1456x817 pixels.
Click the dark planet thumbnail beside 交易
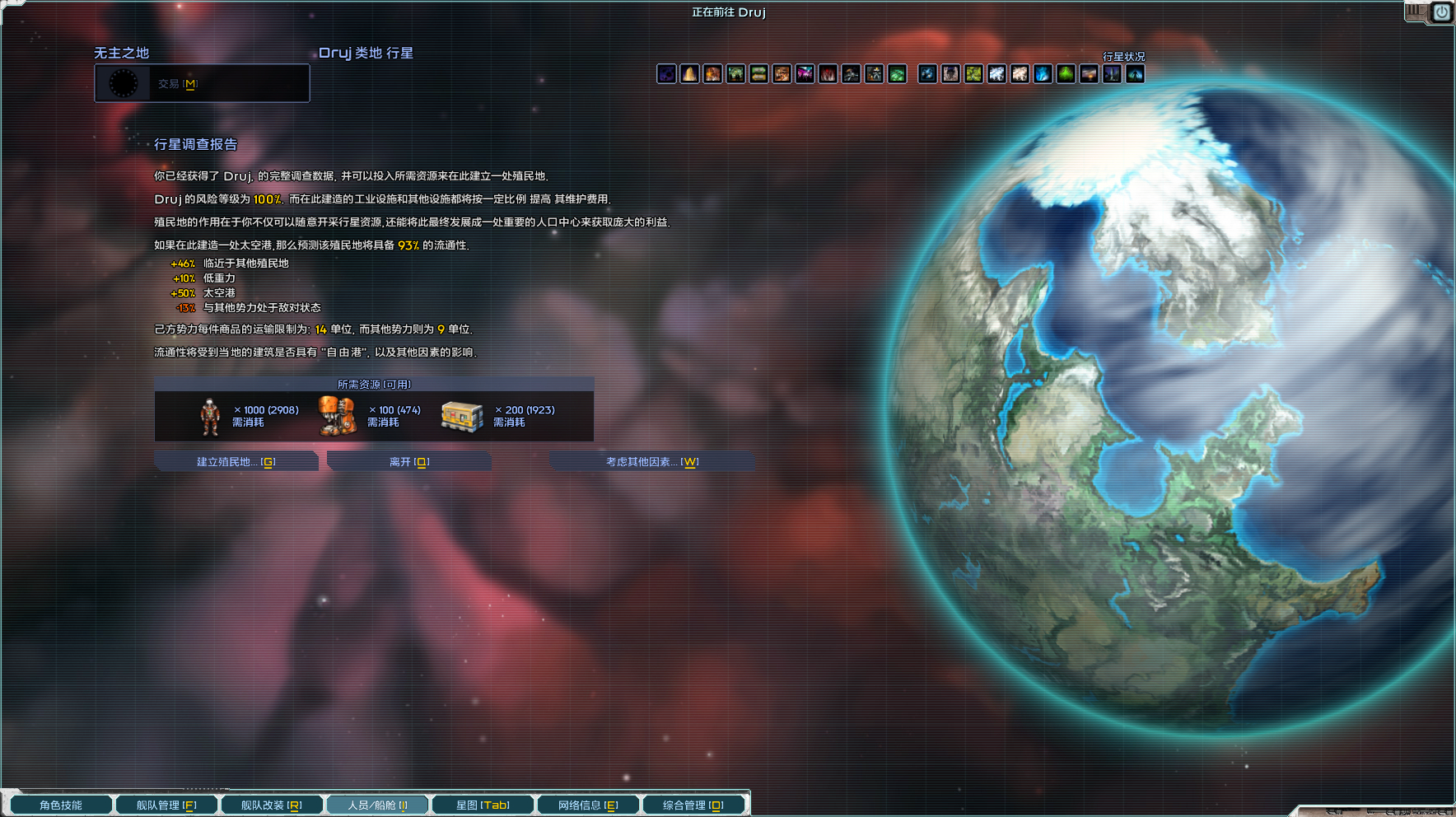tap(124, 82)
